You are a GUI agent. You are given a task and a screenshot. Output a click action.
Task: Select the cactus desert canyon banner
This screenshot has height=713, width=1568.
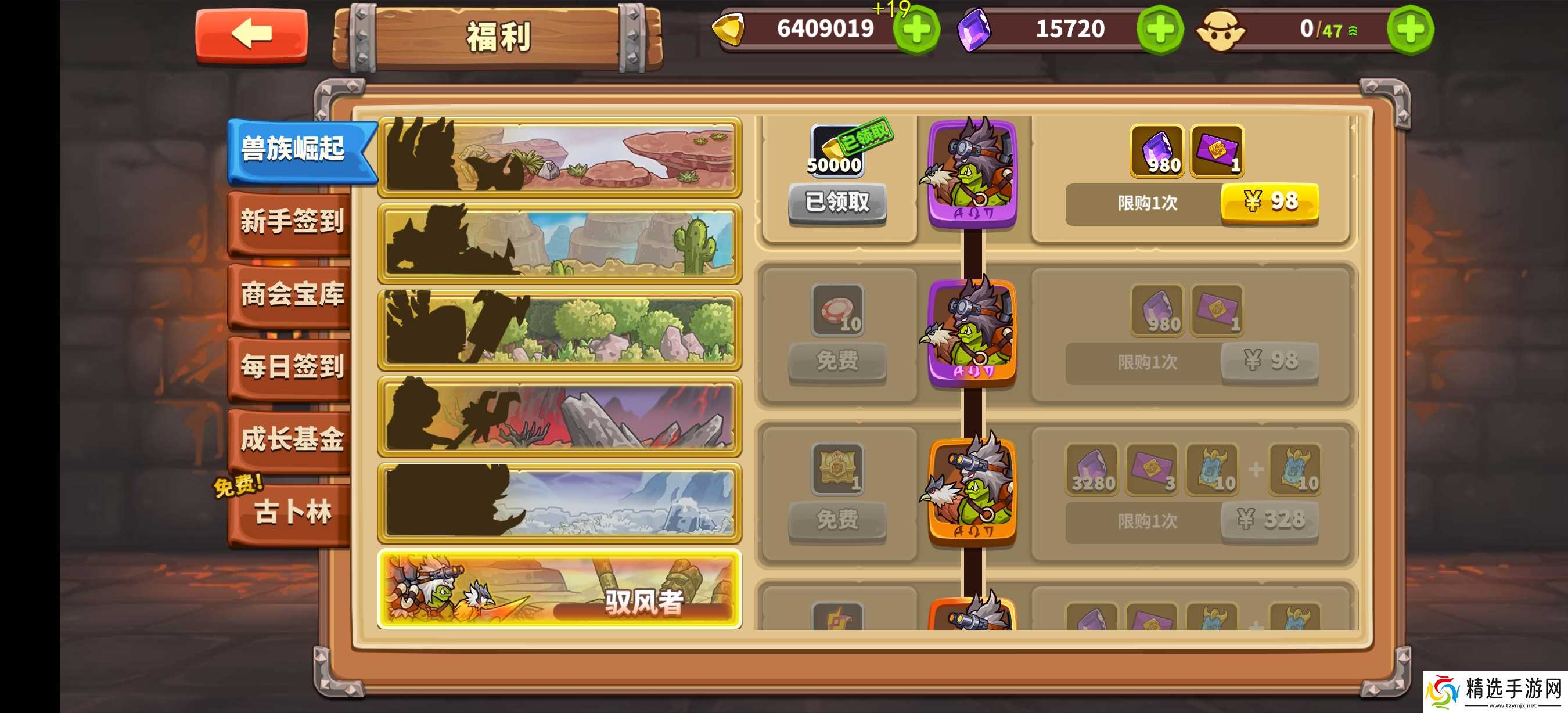(x=559, y=244)
